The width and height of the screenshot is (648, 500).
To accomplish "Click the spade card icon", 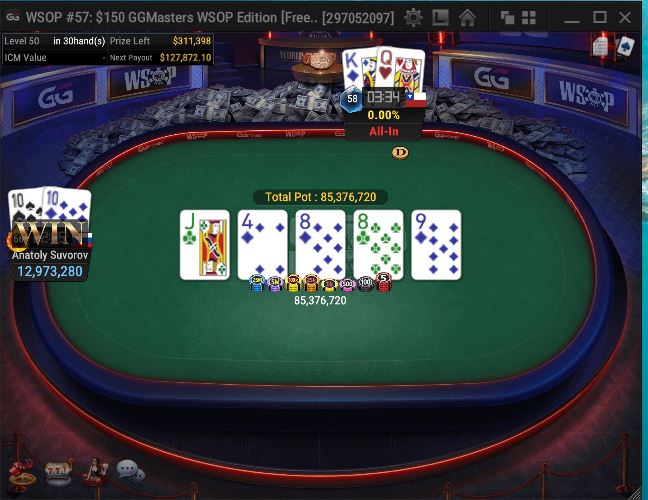I will (625, 46).
